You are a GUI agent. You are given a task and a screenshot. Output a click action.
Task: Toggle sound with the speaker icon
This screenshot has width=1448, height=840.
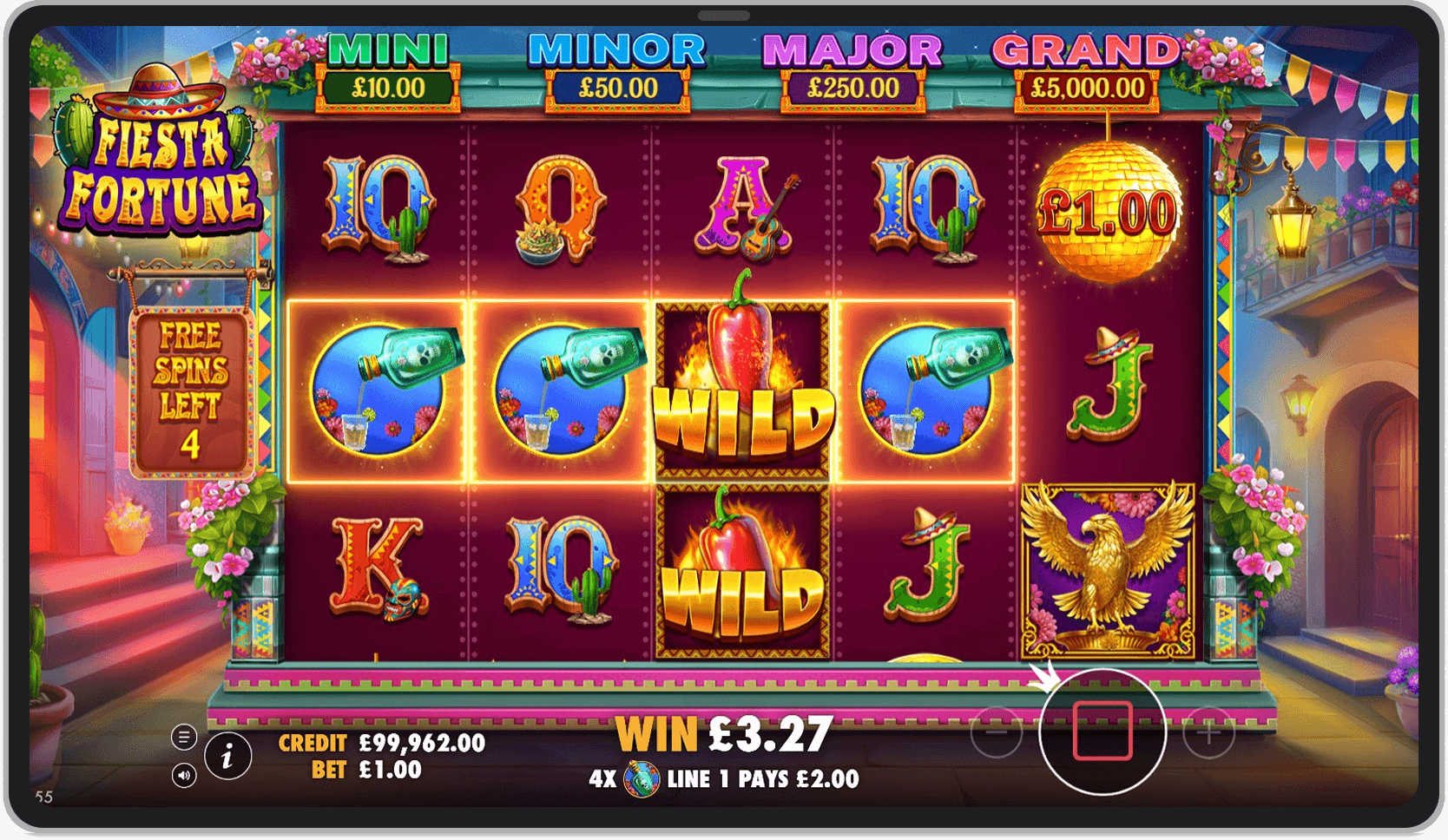click(x=184, y=775)
